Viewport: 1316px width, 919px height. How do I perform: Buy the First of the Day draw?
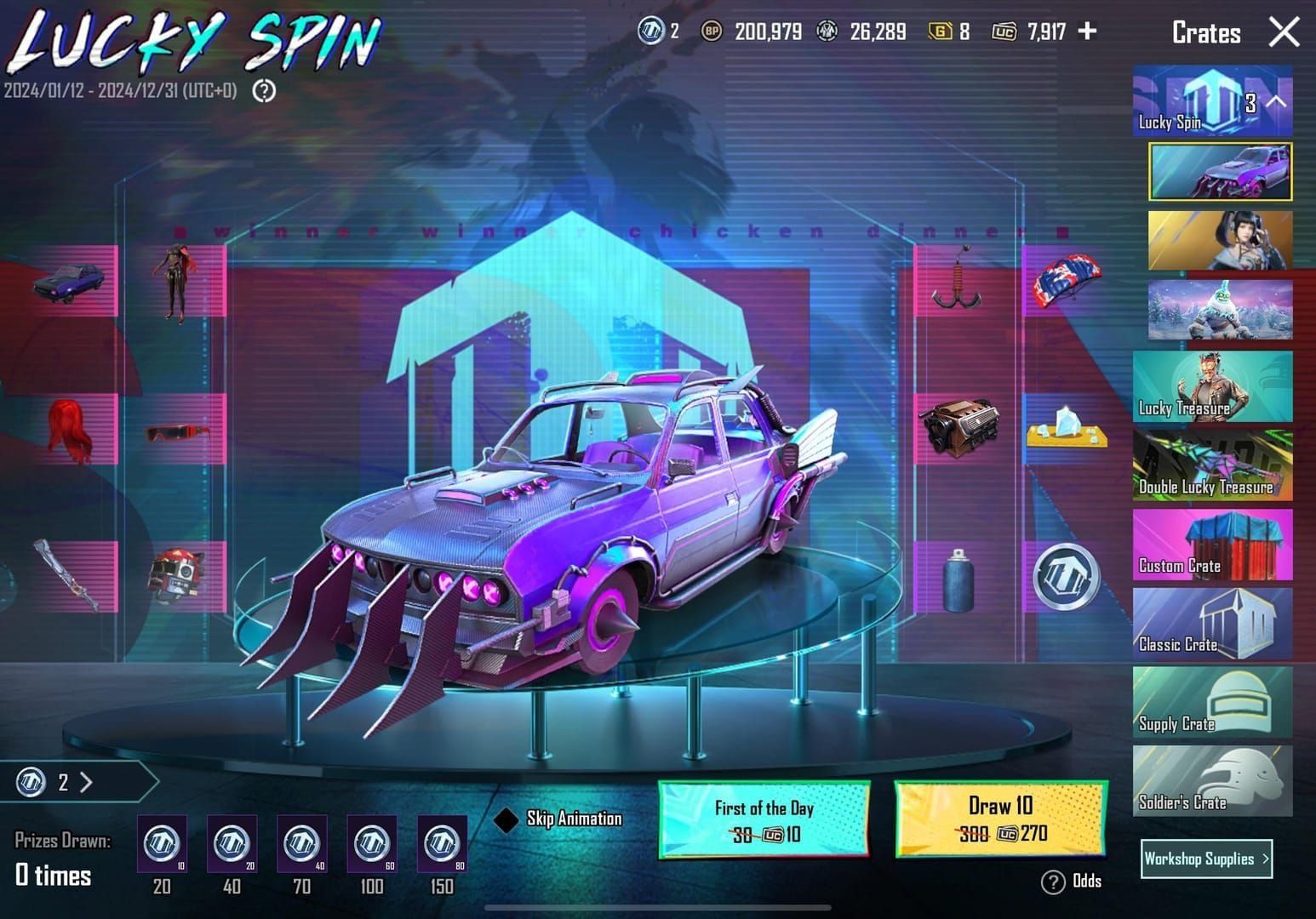point(764,819)
